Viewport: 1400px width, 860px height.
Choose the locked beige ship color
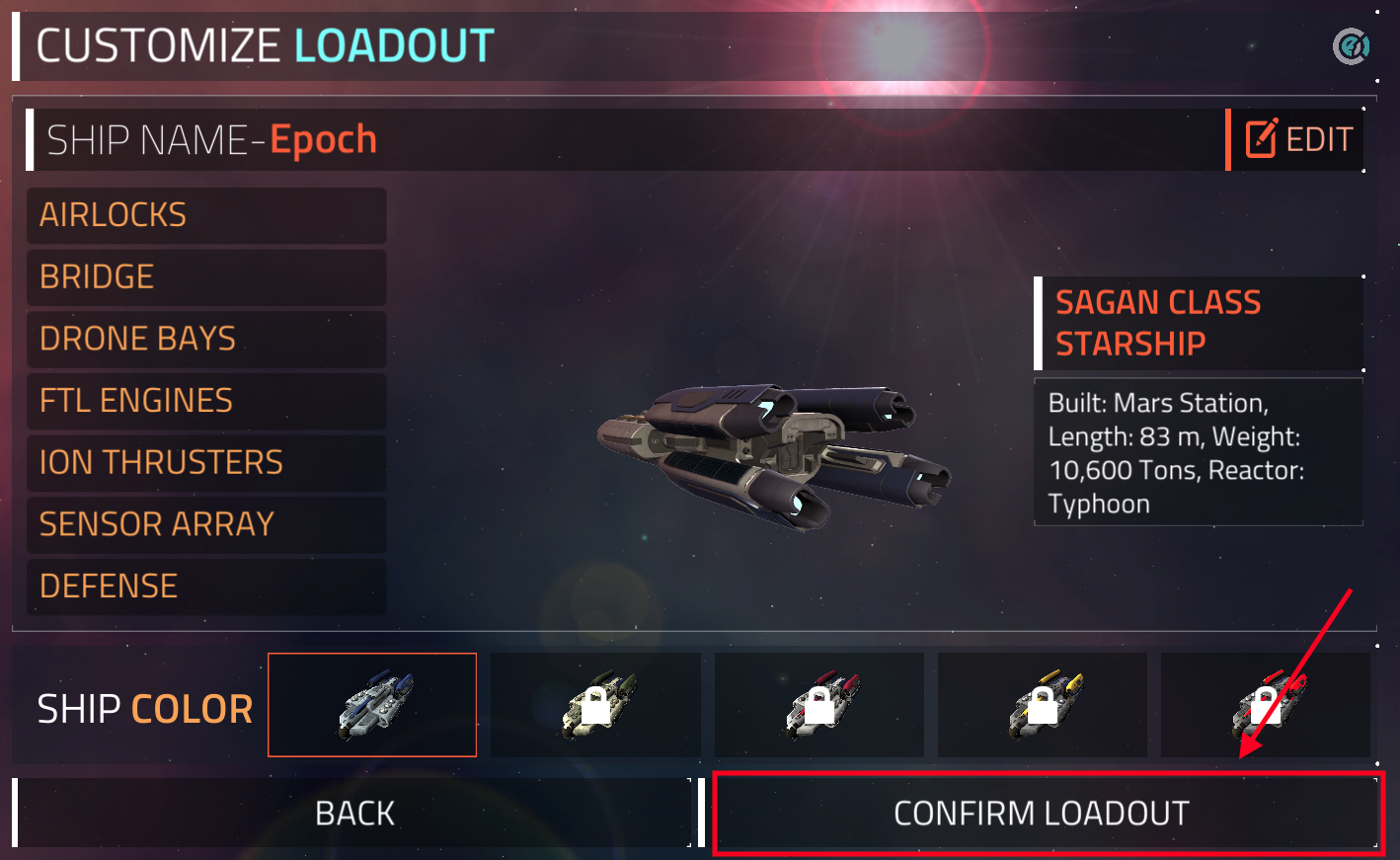pos(595,705)
